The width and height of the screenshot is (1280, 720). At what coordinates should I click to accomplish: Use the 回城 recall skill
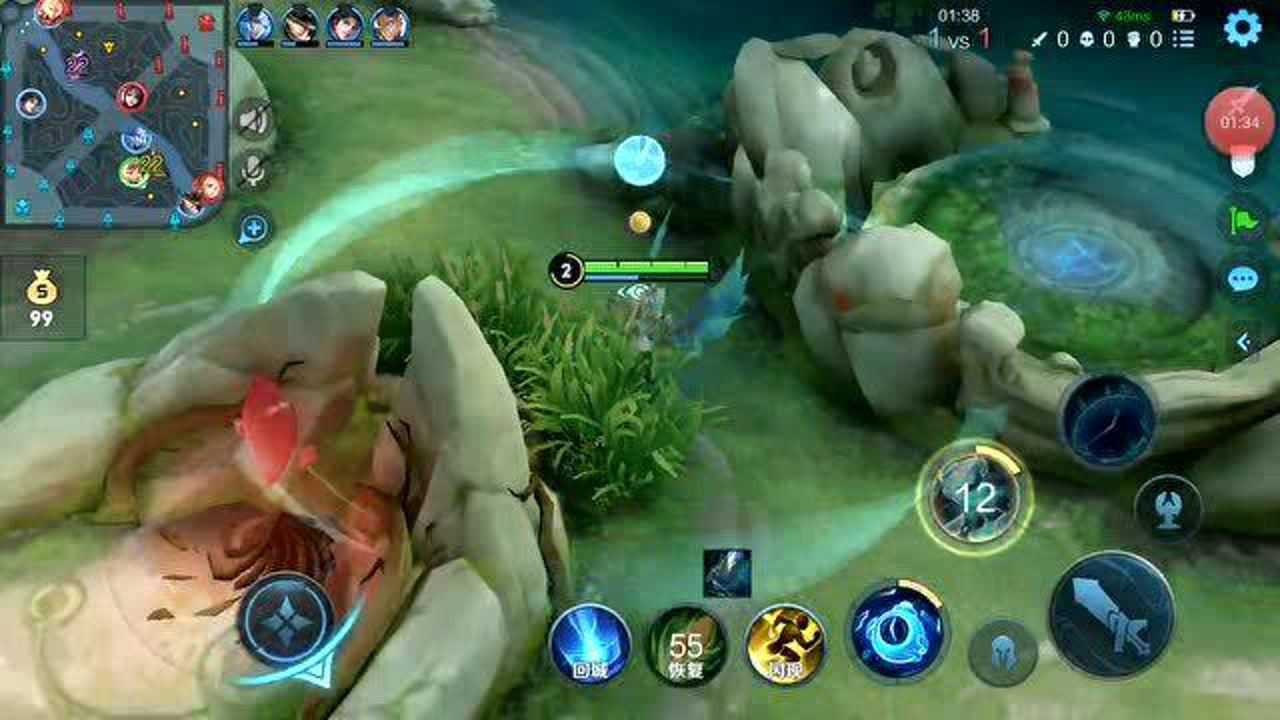[590, 645]
